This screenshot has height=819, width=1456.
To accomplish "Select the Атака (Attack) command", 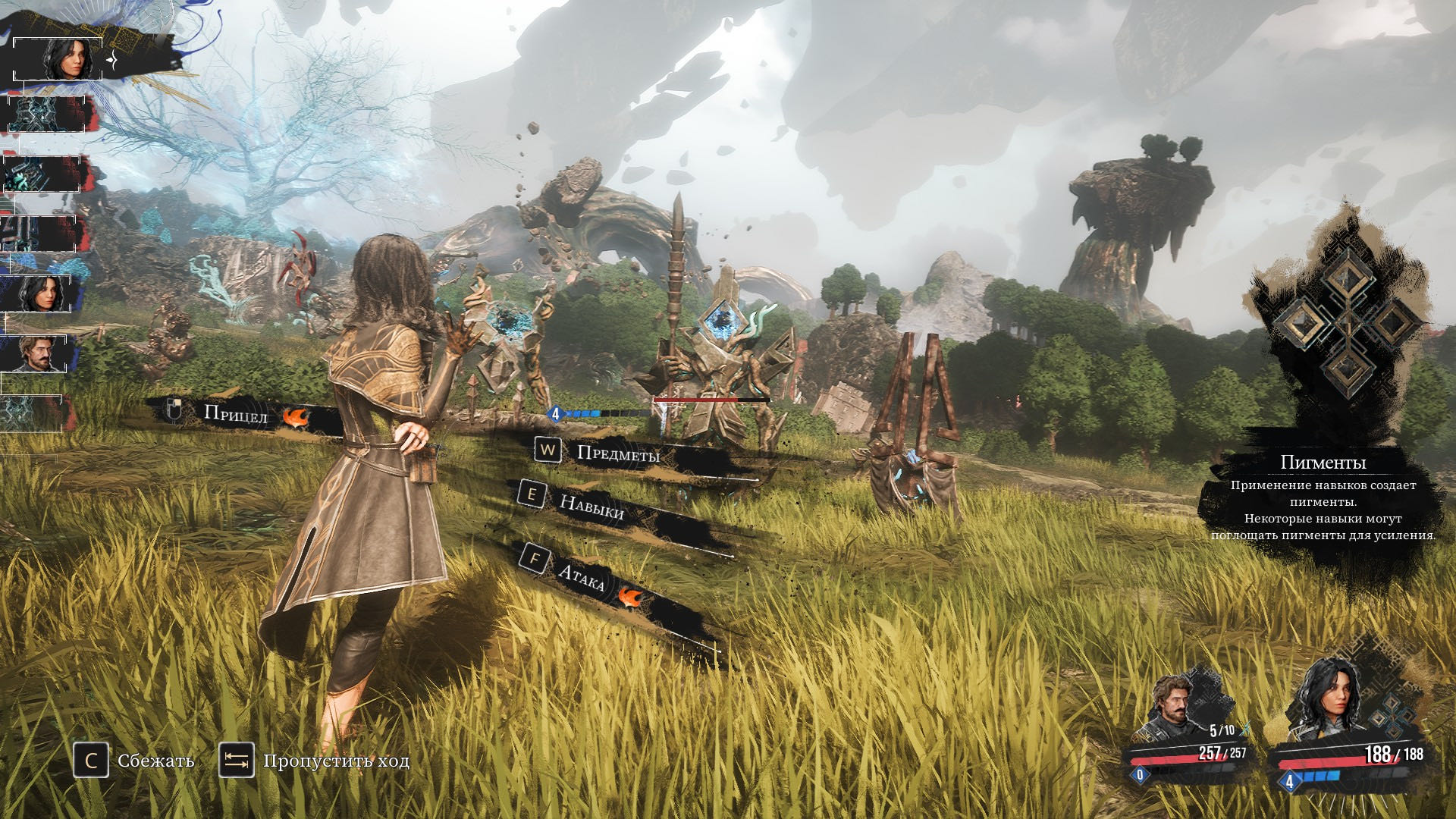I will pyautogui.click(x=581, y=578).
